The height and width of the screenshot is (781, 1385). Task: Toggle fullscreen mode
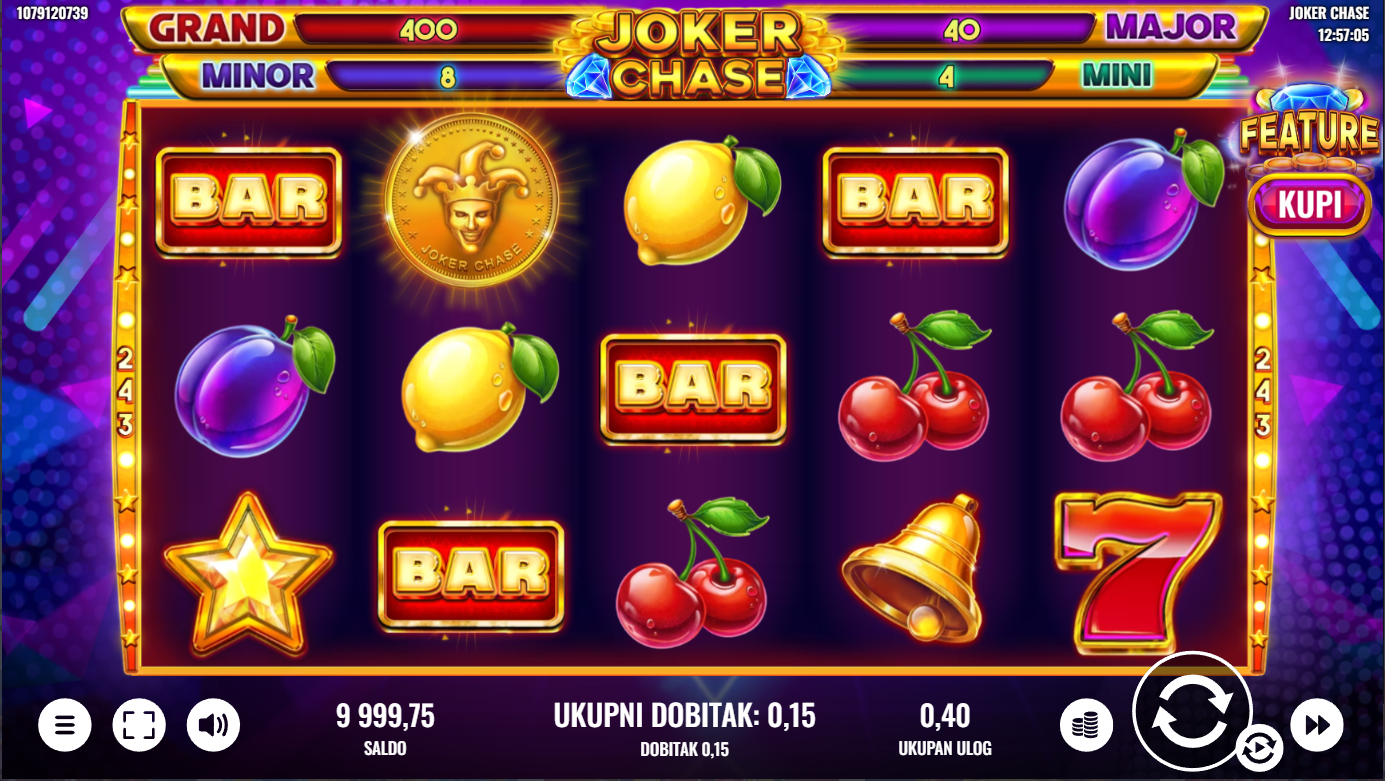139,725
